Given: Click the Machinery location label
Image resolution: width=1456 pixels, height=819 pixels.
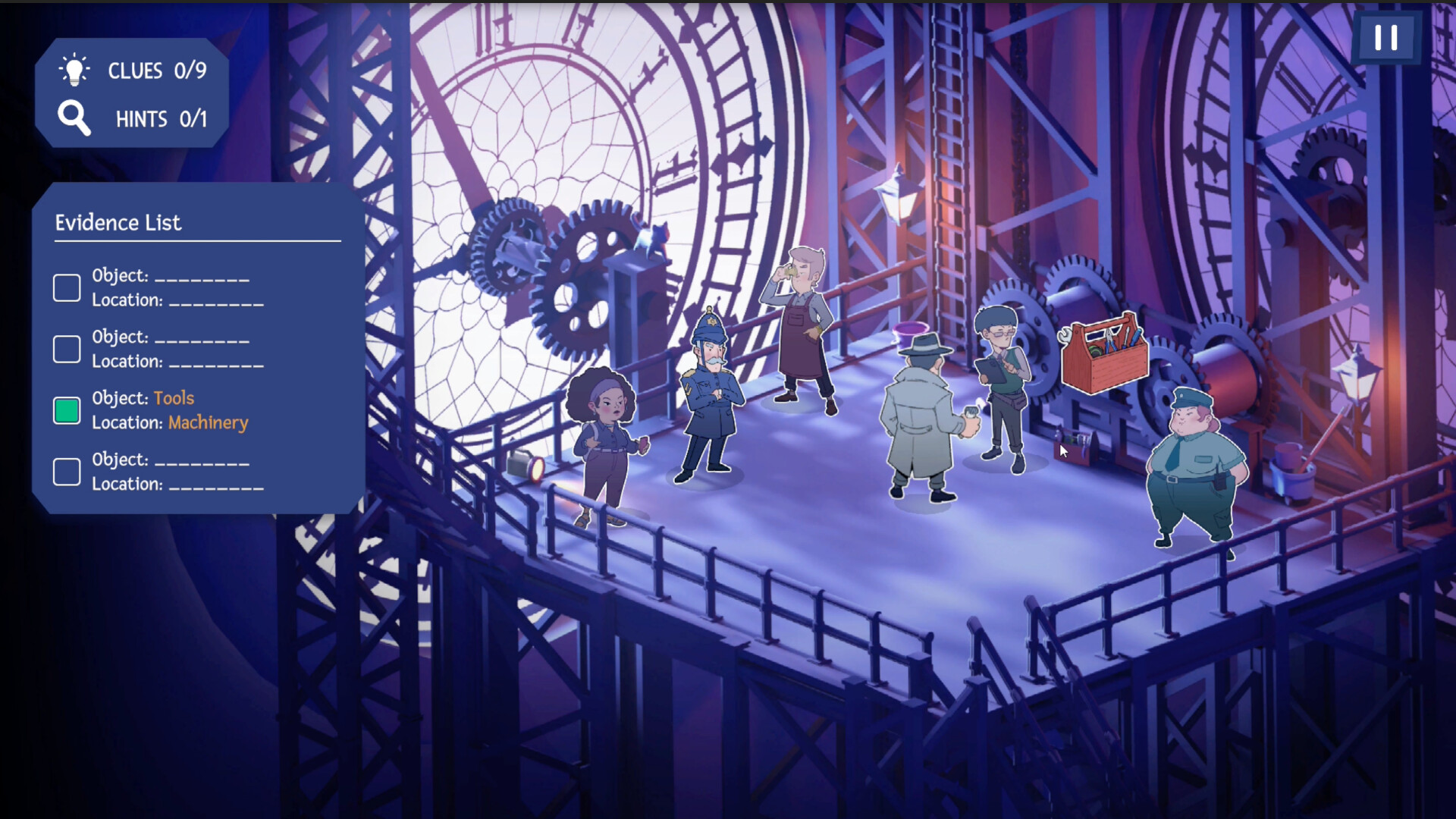Looking at the screenshot, I should coord(208,422).
